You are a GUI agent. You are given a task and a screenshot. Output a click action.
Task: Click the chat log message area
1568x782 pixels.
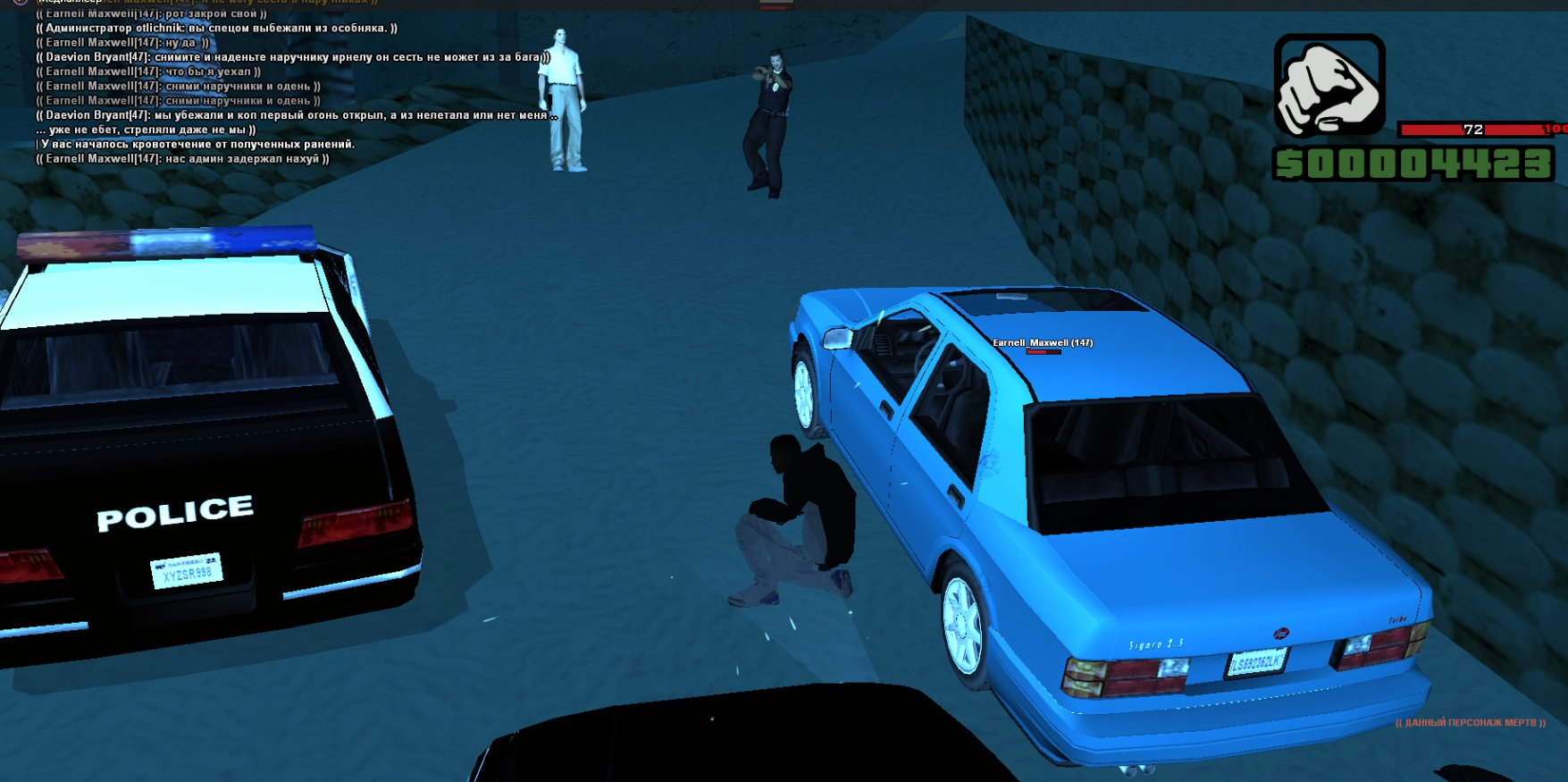pyautogui.click(x=295, y=87)
